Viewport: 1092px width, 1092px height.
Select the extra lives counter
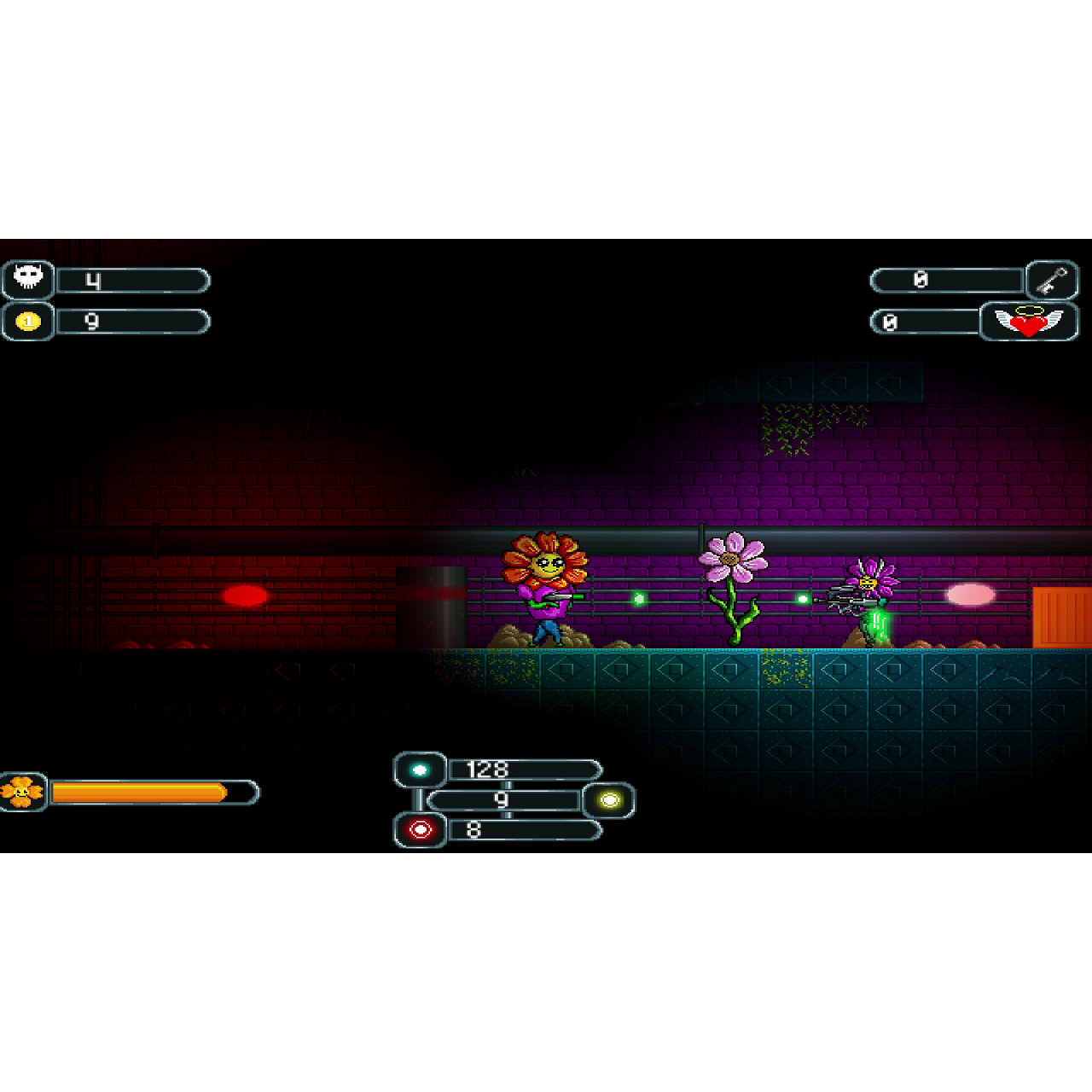(921, 321)
